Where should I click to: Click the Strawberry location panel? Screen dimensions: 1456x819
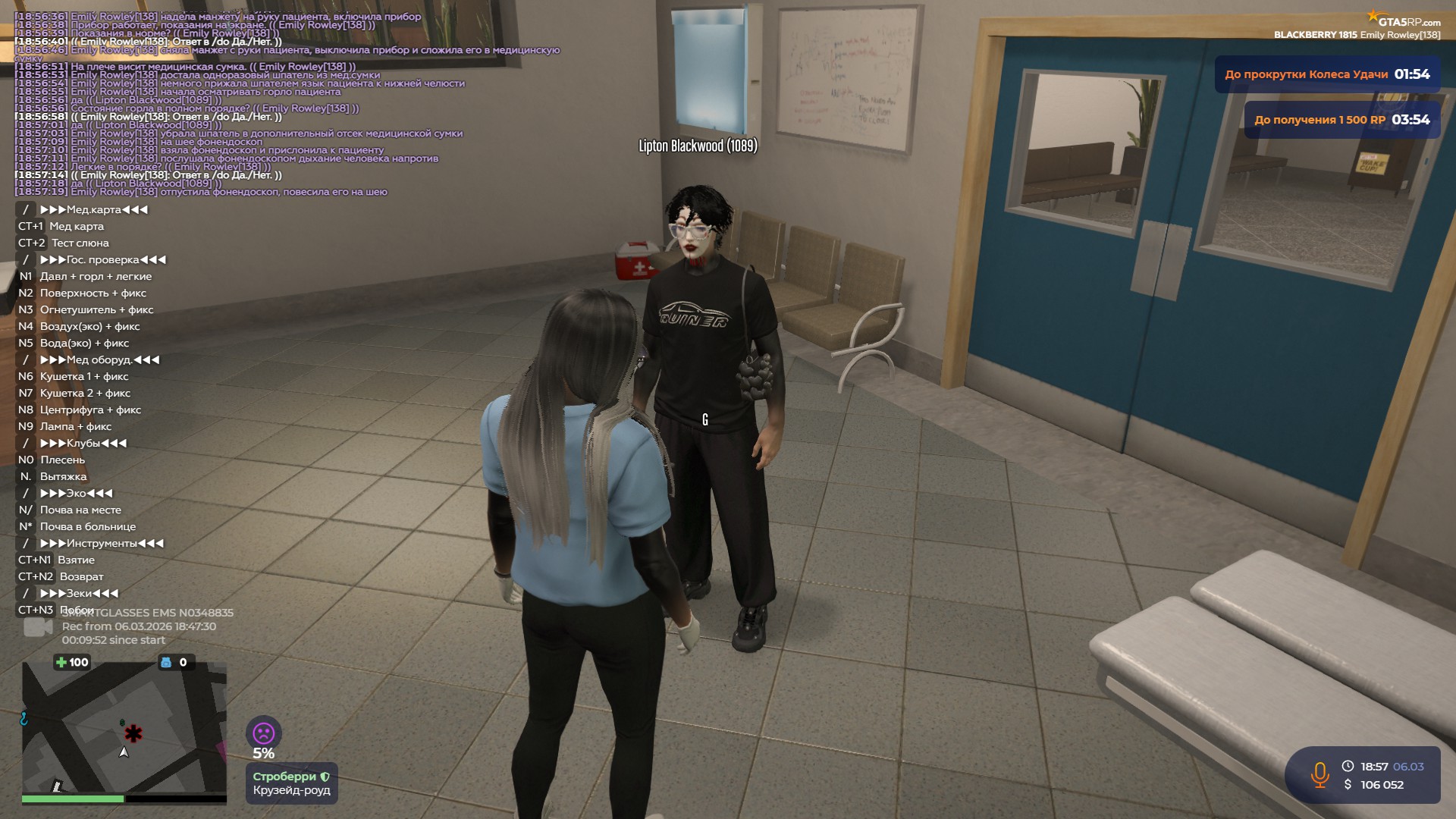pos(291,783)
